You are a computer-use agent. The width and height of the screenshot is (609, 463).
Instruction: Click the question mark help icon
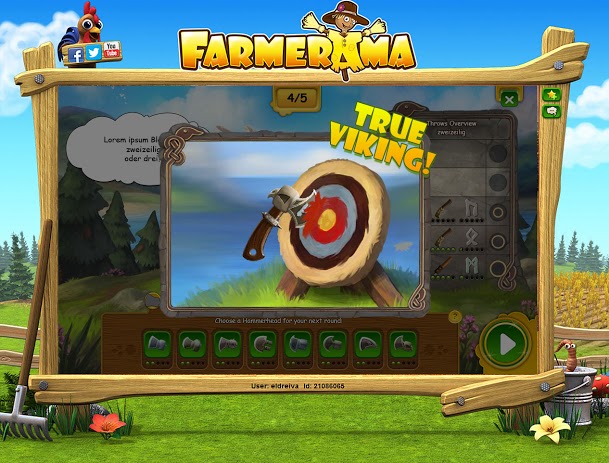coord(455,316)
